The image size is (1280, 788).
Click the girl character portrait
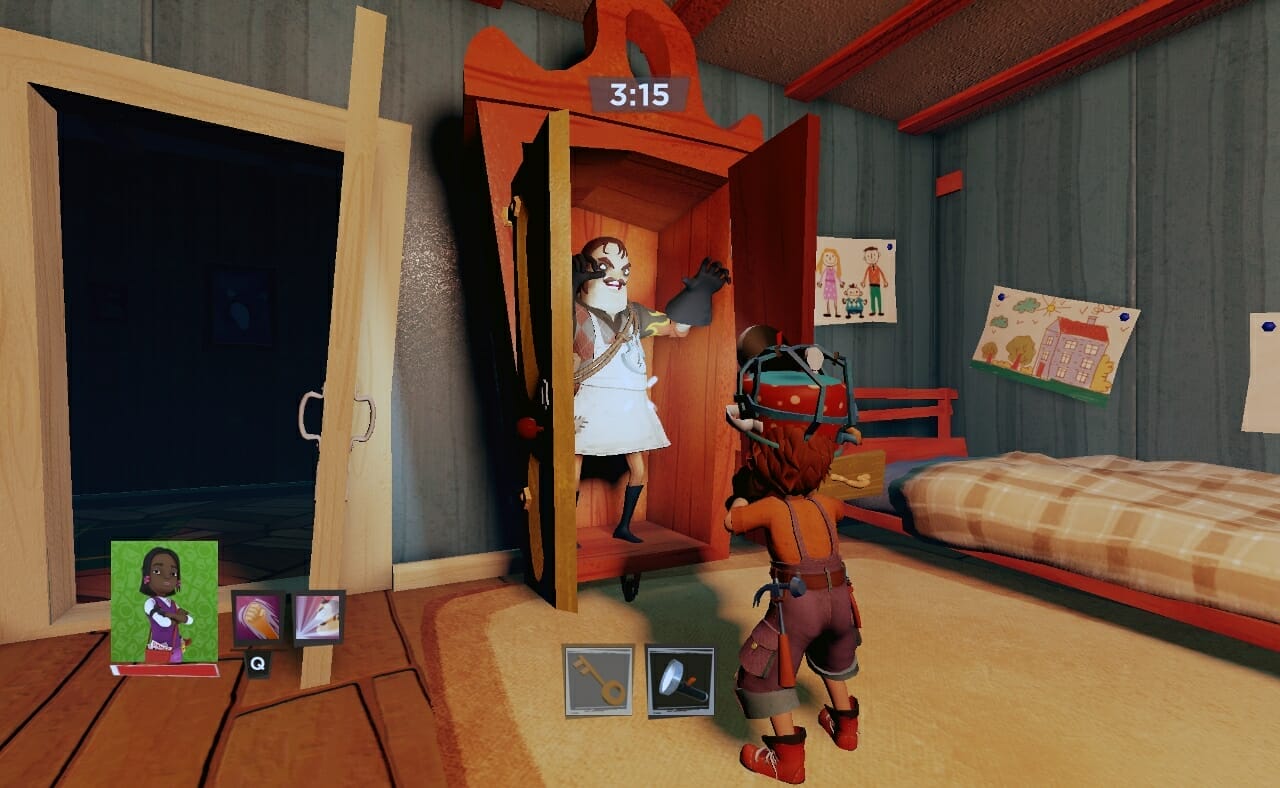tap(164, 602)
